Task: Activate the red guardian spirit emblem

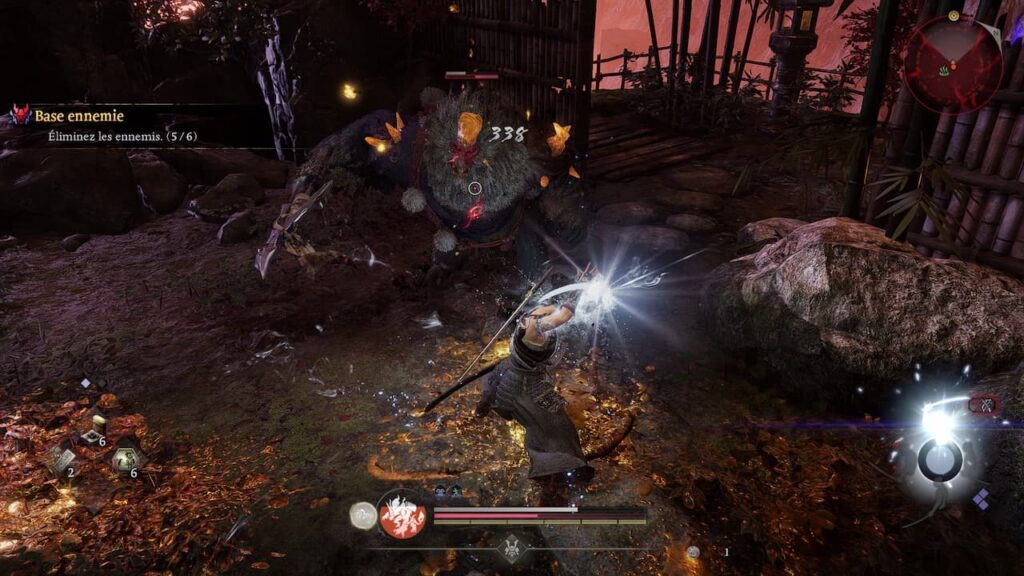Action: click(x=401, y=514)
